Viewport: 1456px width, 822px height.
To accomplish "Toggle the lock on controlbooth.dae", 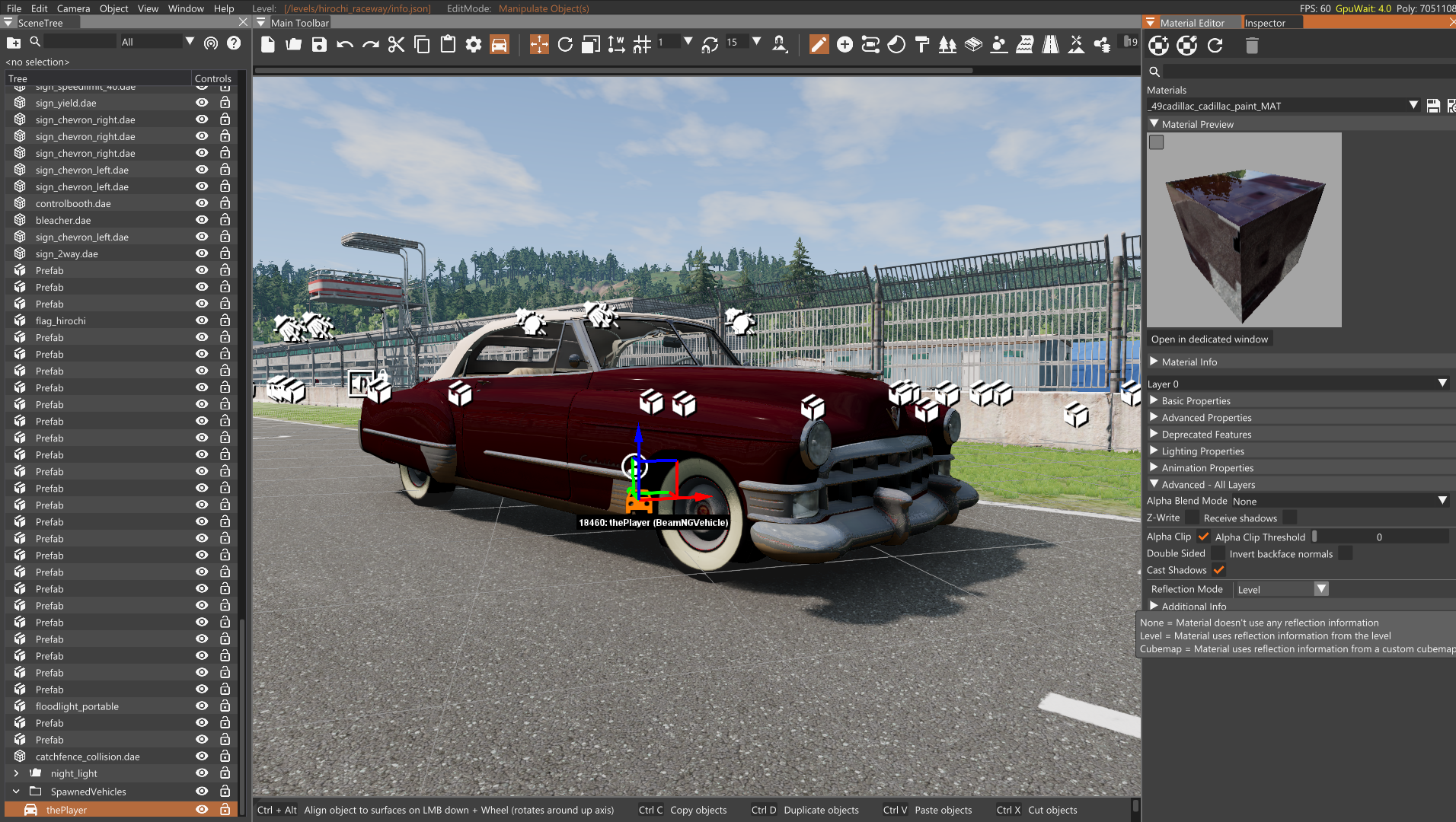I will point(225,203).
